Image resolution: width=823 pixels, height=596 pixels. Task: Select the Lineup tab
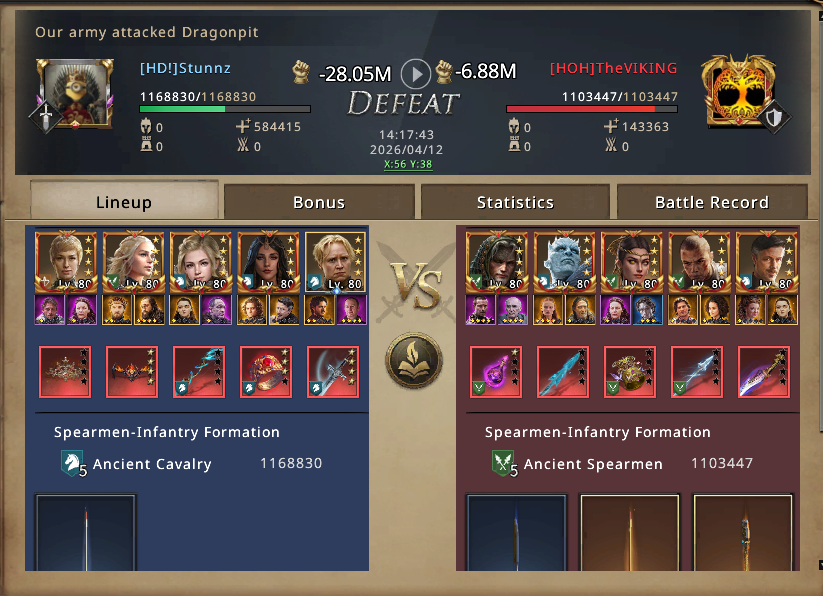pos(124,201)
